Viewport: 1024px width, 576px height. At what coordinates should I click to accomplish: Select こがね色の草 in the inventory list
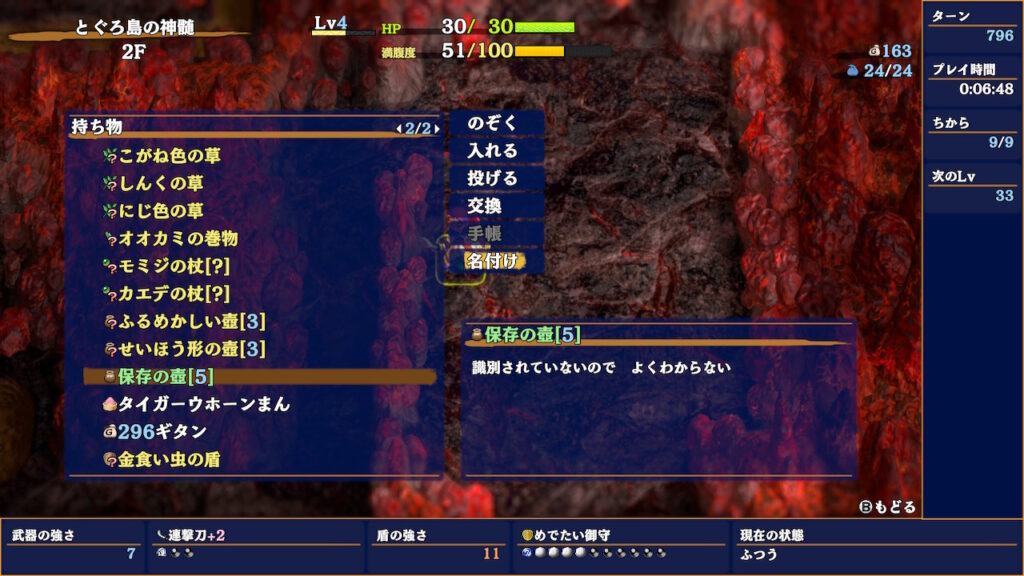(170, 156)
